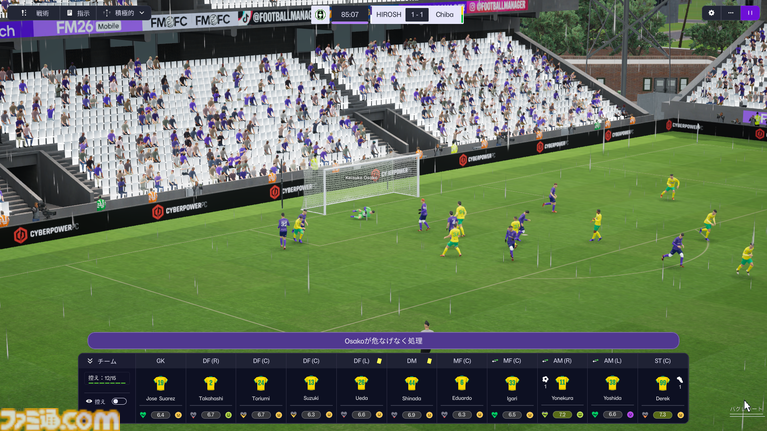The width and height of the screenshot is (767, 431).
Task: Open match settings gear icon
Action: (x=711, y=13)
